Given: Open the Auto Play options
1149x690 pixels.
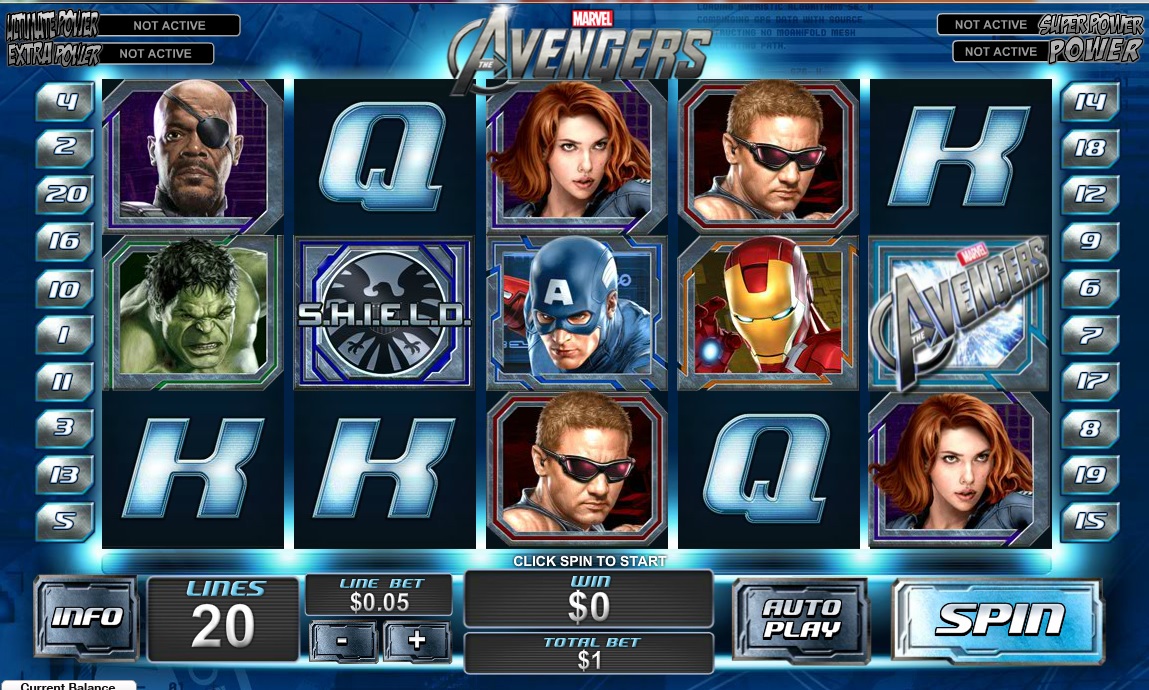Looking at the screenshot, I should click(800, 618).
